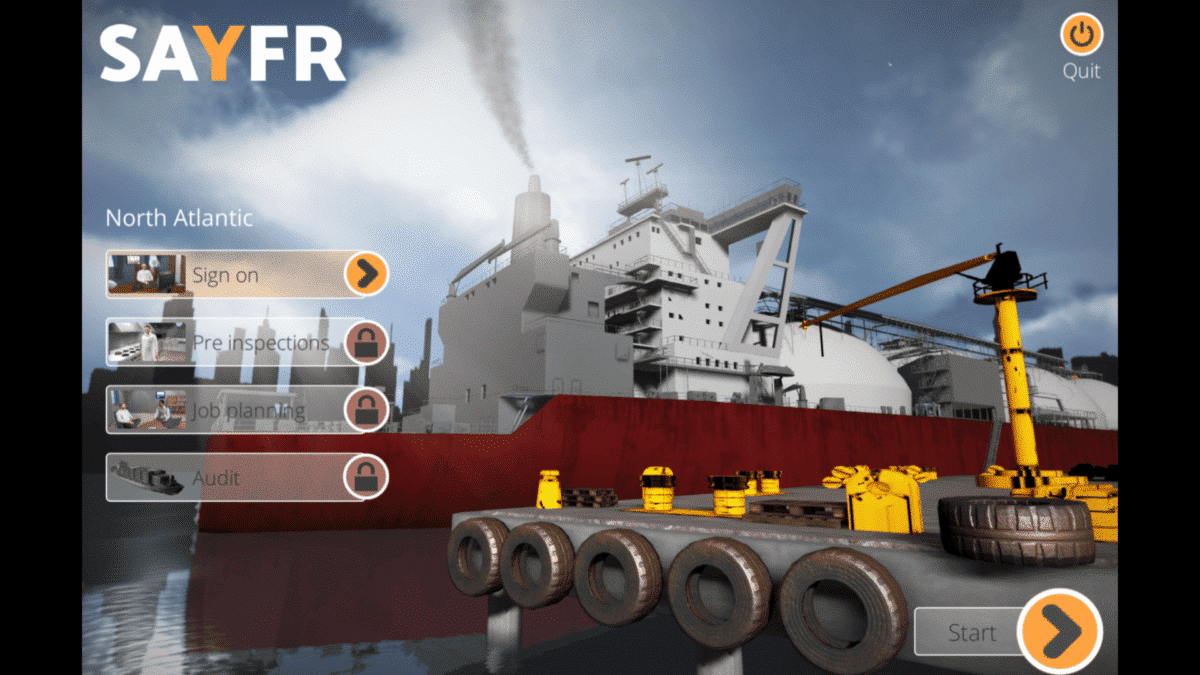Click the padlock icon on Job planning
This screenshot has width=1200, height=675.
click(366, 410)
